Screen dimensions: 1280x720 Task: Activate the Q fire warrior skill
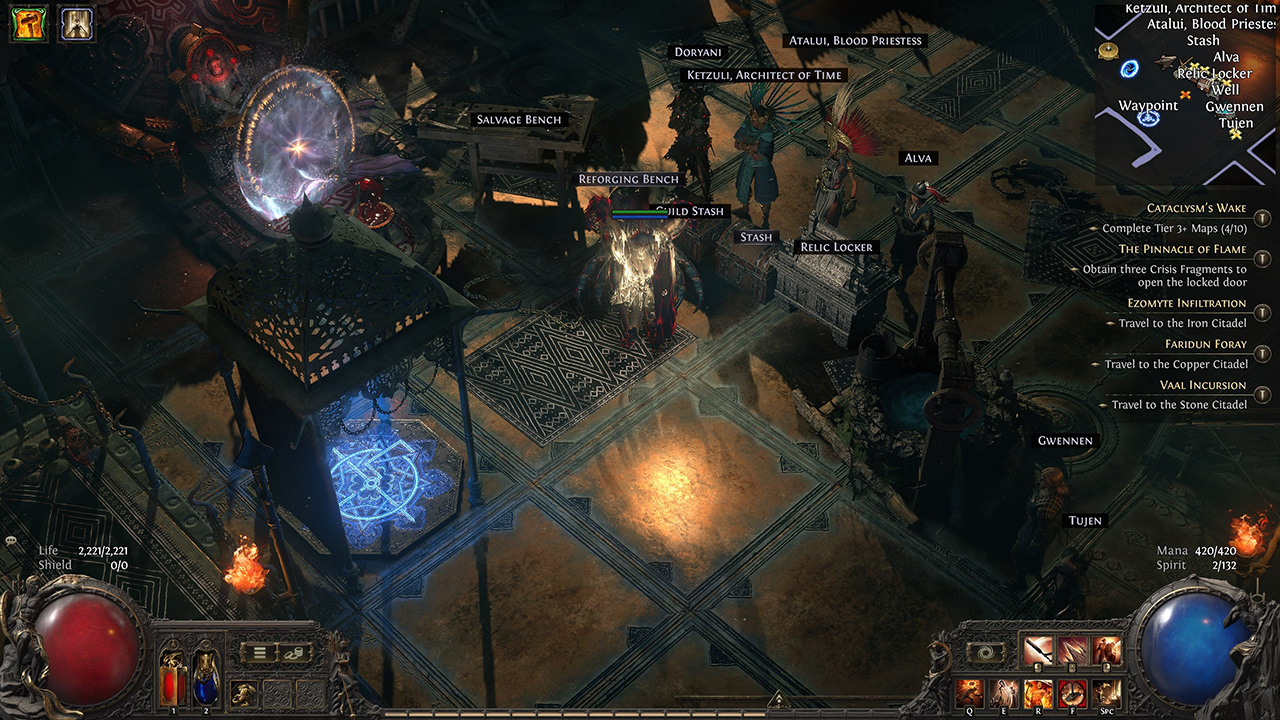[x=969, y=692]
